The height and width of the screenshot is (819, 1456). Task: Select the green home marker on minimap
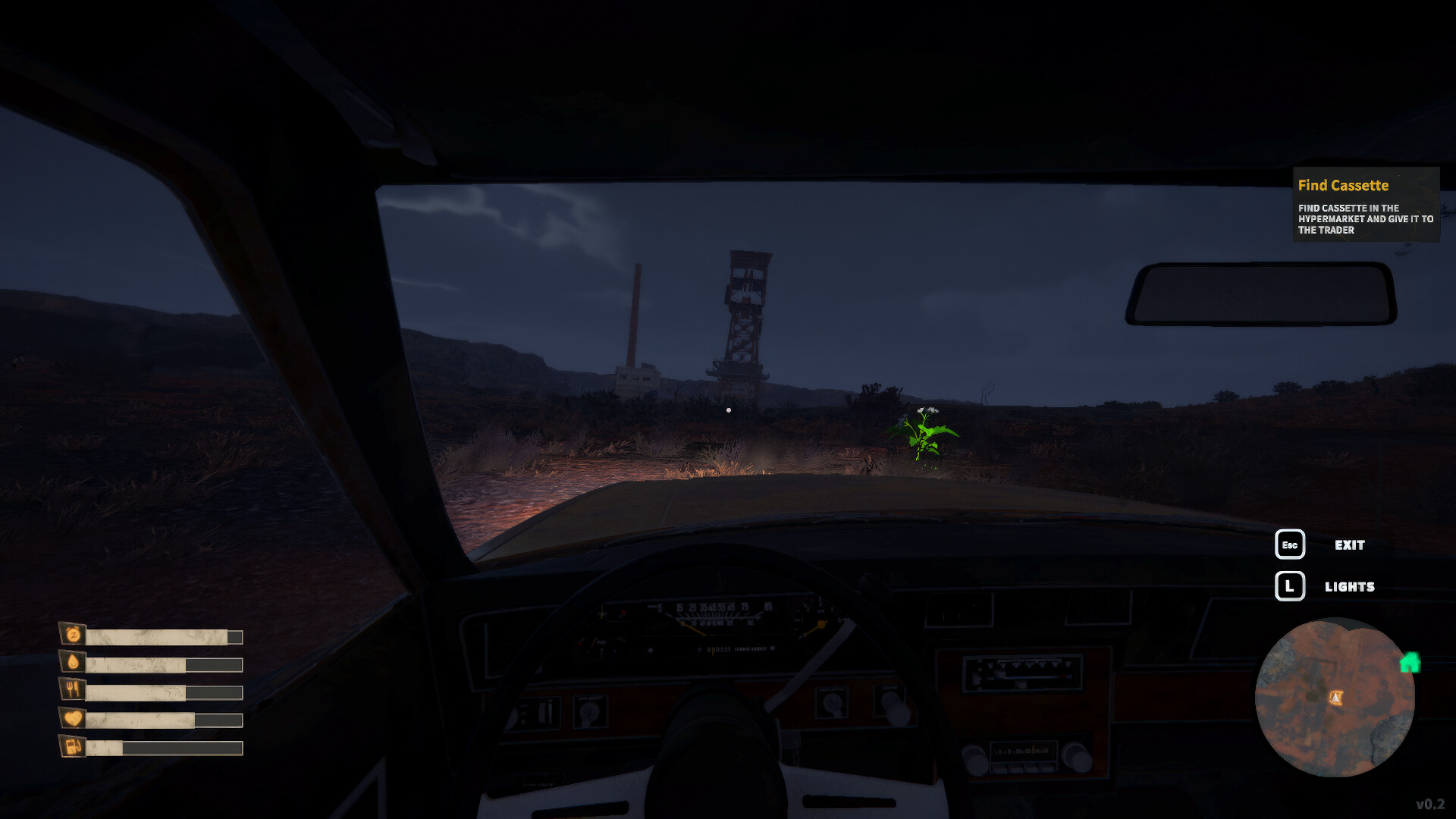point(1410,663)
